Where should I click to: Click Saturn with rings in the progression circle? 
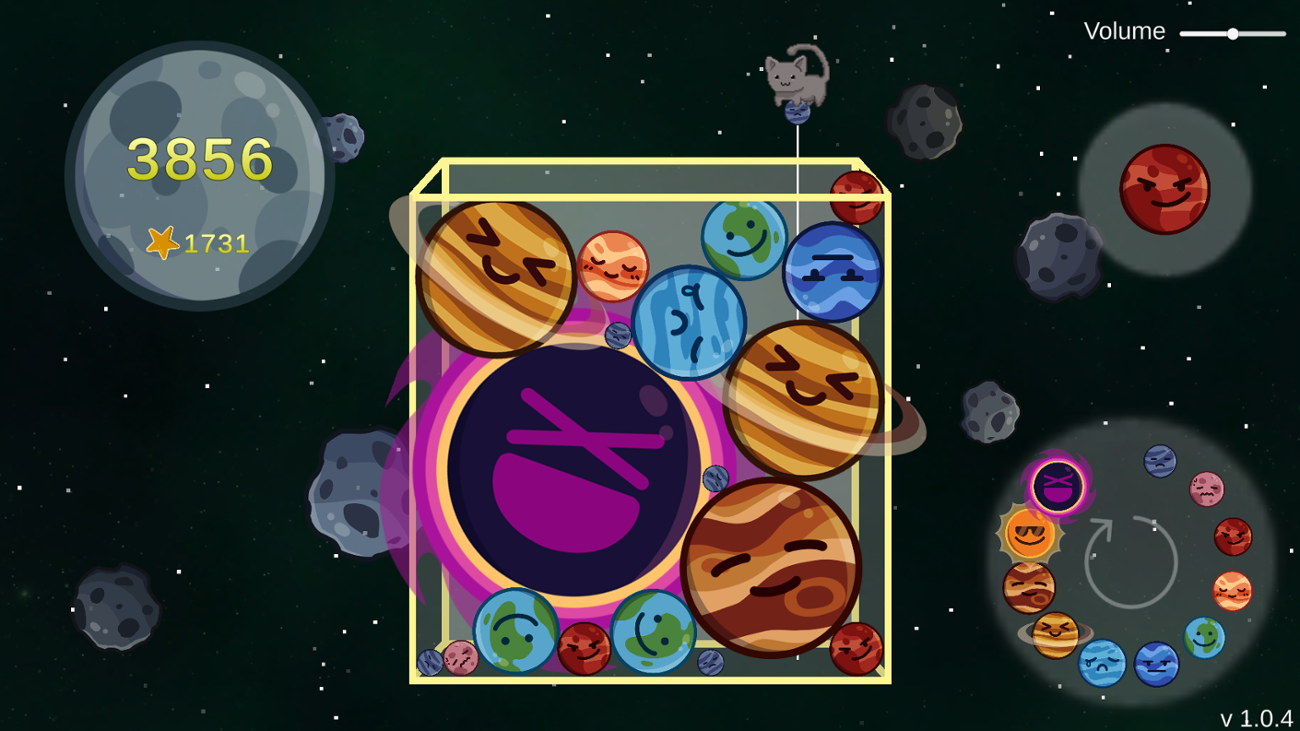(1055, 633)
